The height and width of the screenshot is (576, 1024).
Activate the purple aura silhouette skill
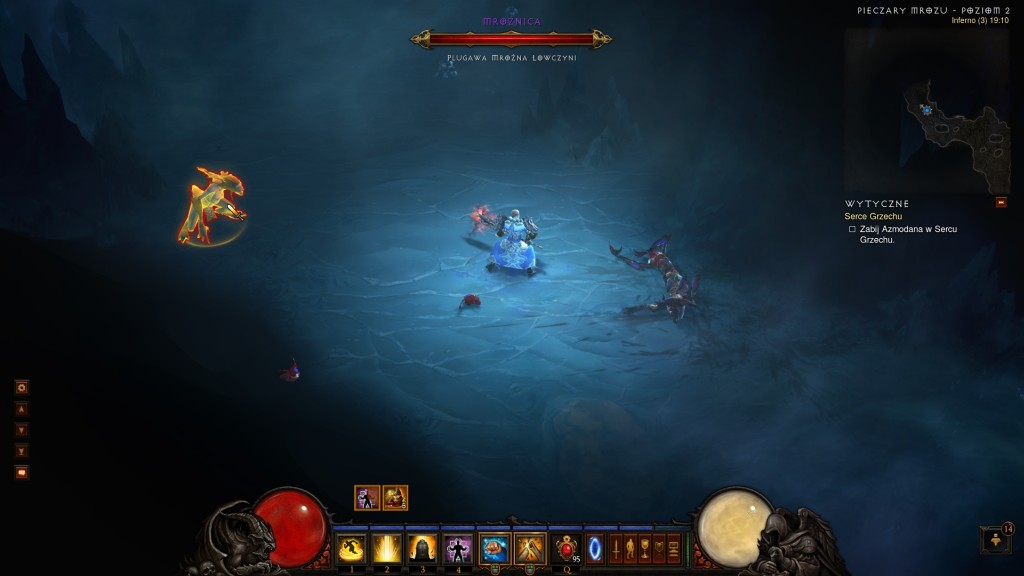click(458, 548)
